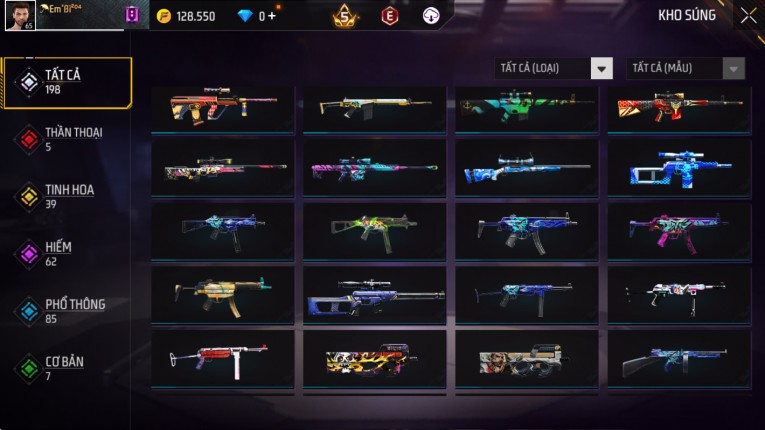
Task: Choose the Cơ Bản category
Action: pyautogui.click(x=66, y=367)
